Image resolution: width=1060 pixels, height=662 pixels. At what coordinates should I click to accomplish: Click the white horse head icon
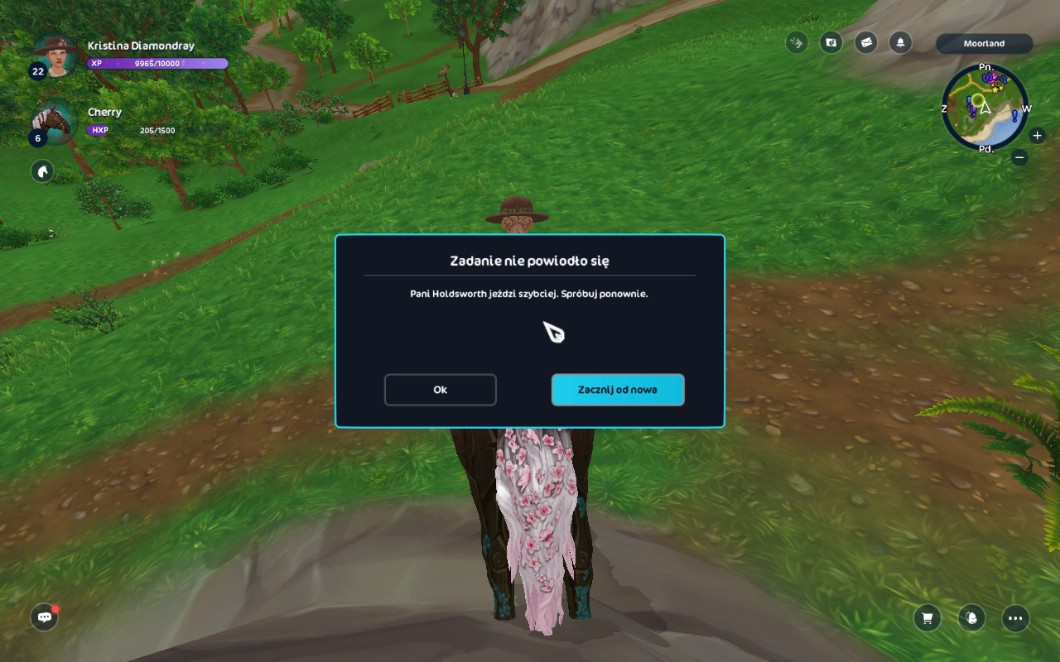(42, 171)
